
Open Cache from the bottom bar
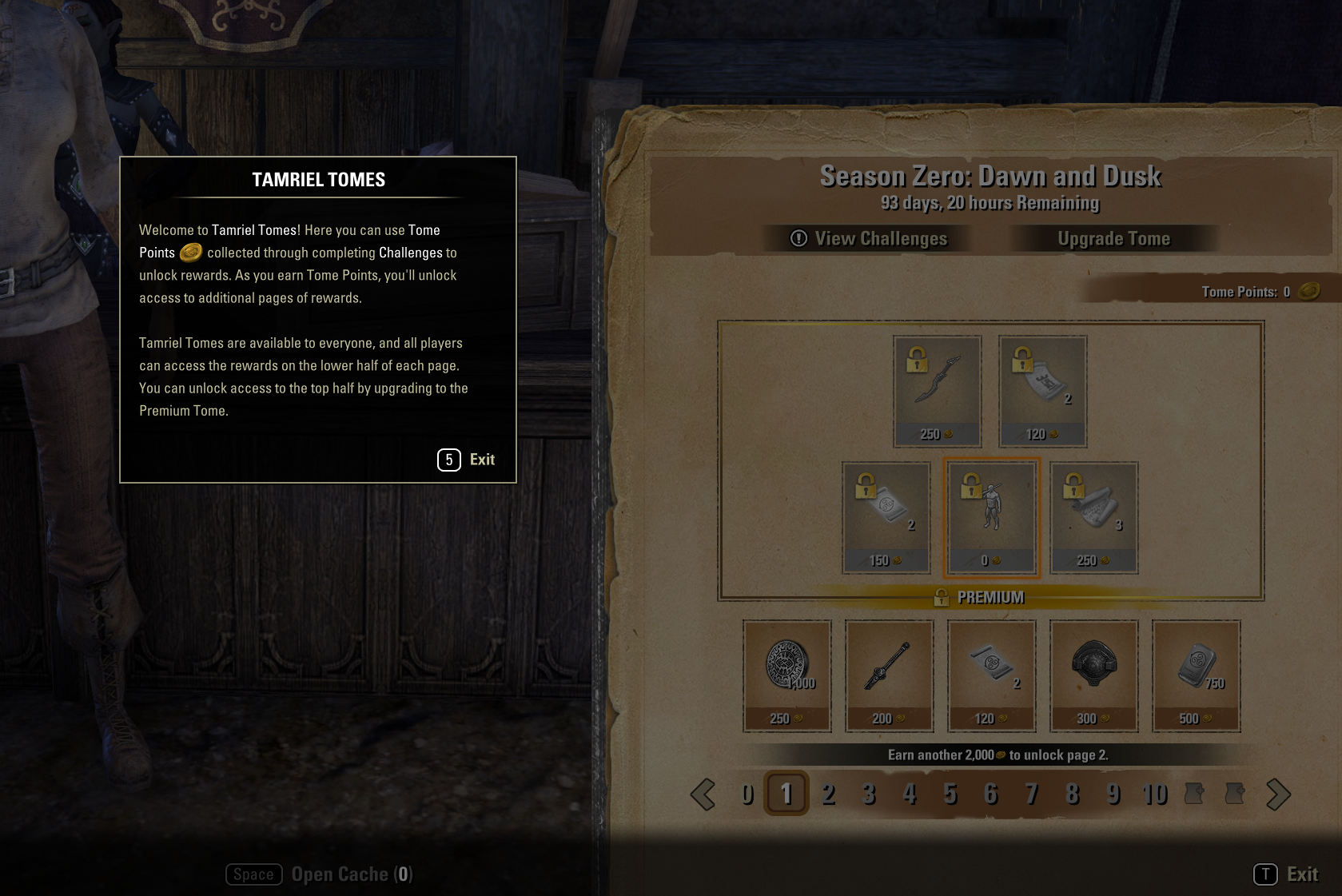click(x=320, y=874)
